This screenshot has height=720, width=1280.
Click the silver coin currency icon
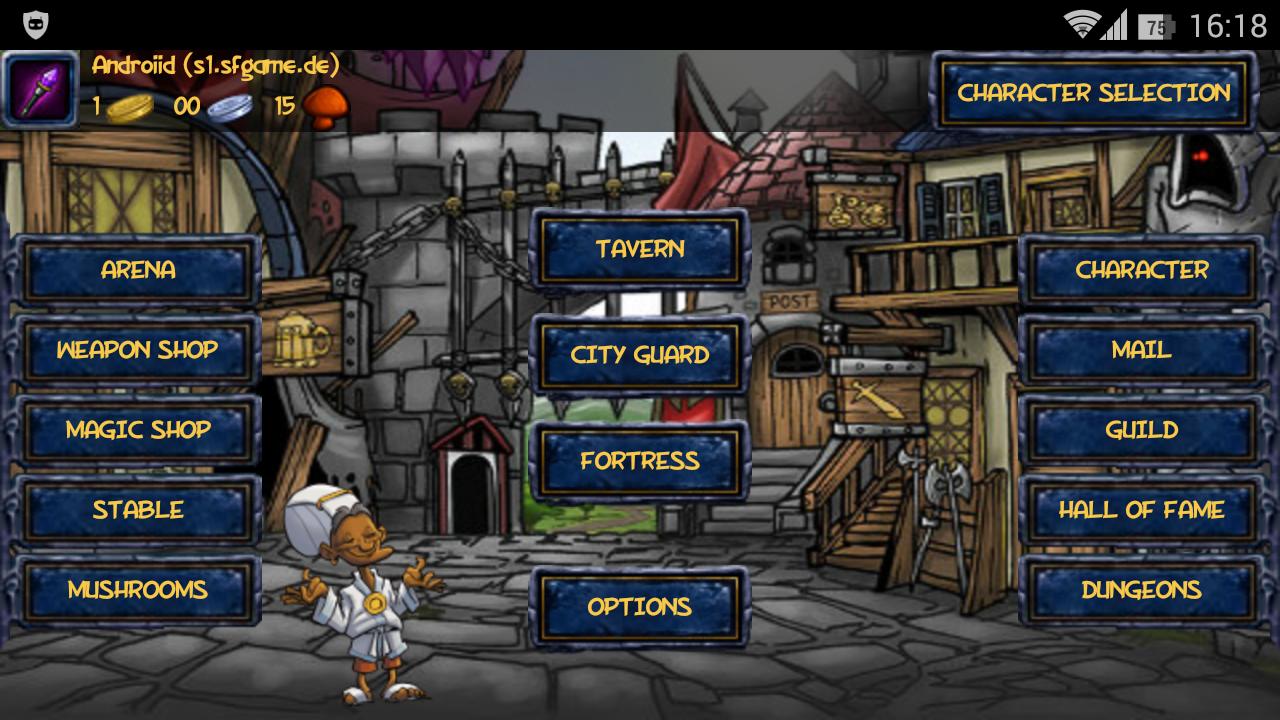pos(231,107)
